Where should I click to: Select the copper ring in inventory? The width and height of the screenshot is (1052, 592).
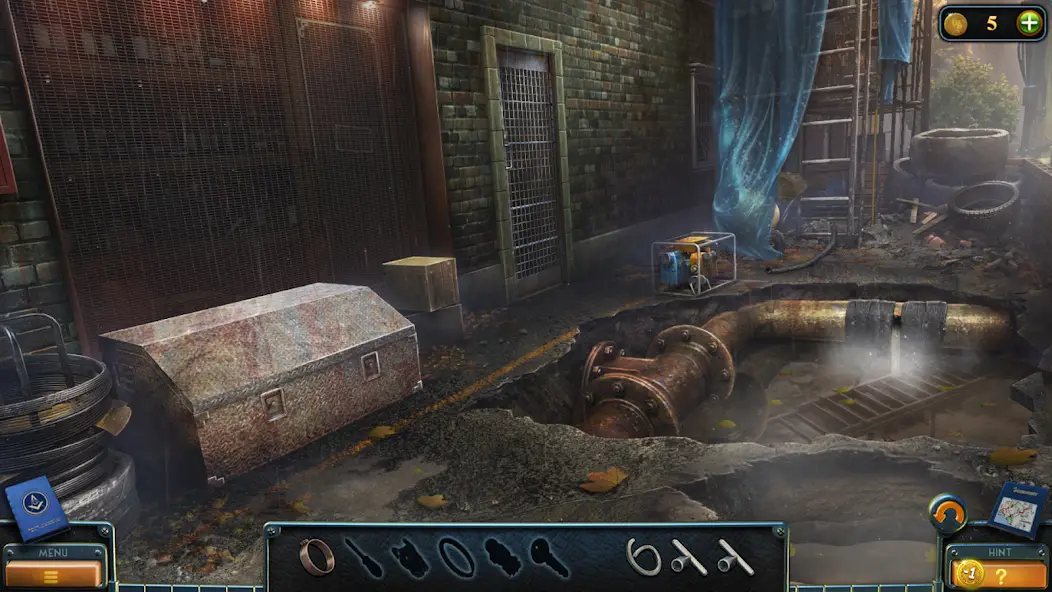[317, 557]
